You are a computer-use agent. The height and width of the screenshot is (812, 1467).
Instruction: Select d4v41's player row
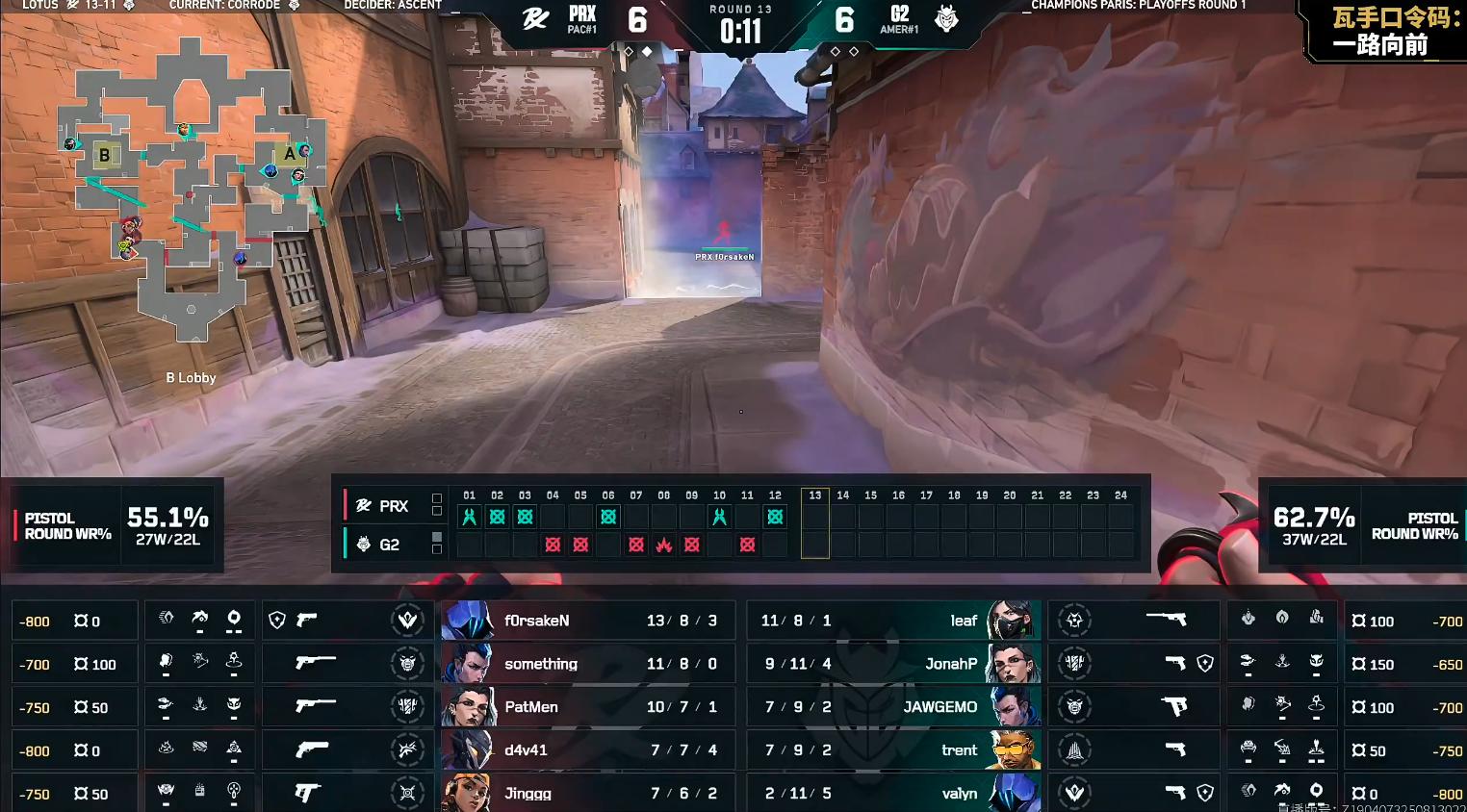pyautogui.click(x=587, y=750)
